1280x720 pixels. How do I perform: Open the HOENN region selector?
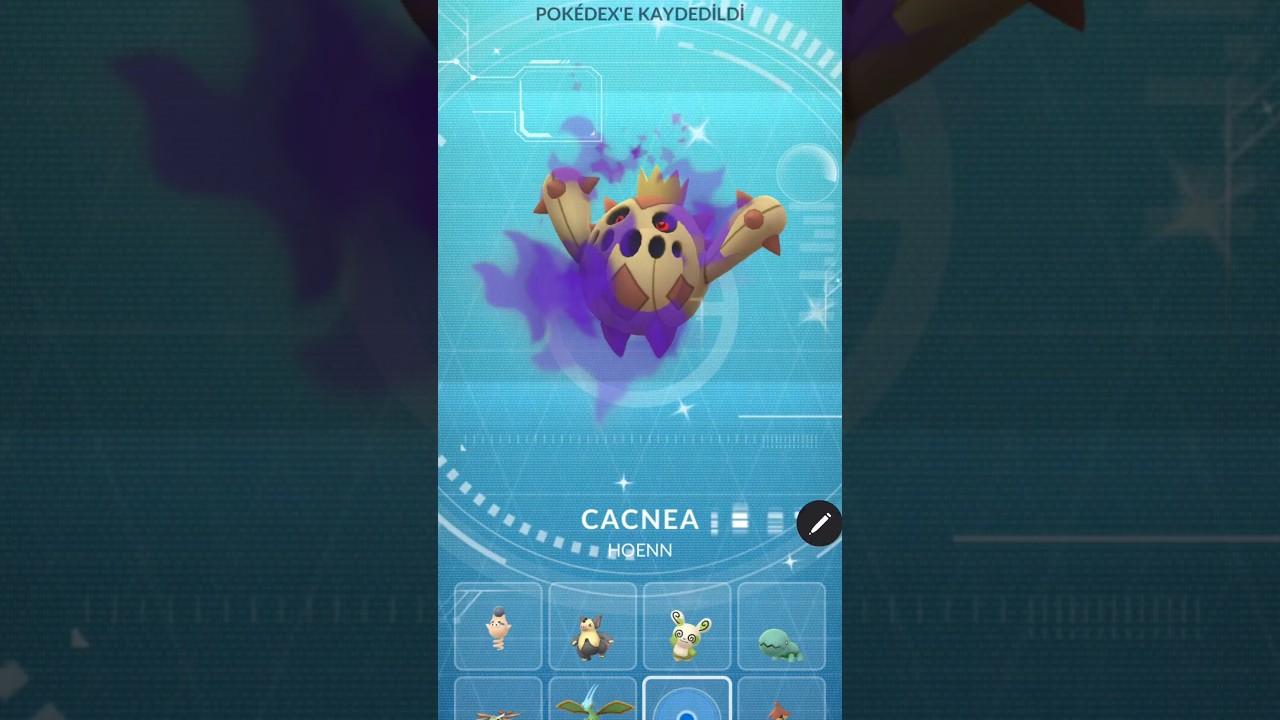pyautogui.click(x=640, y=550)
